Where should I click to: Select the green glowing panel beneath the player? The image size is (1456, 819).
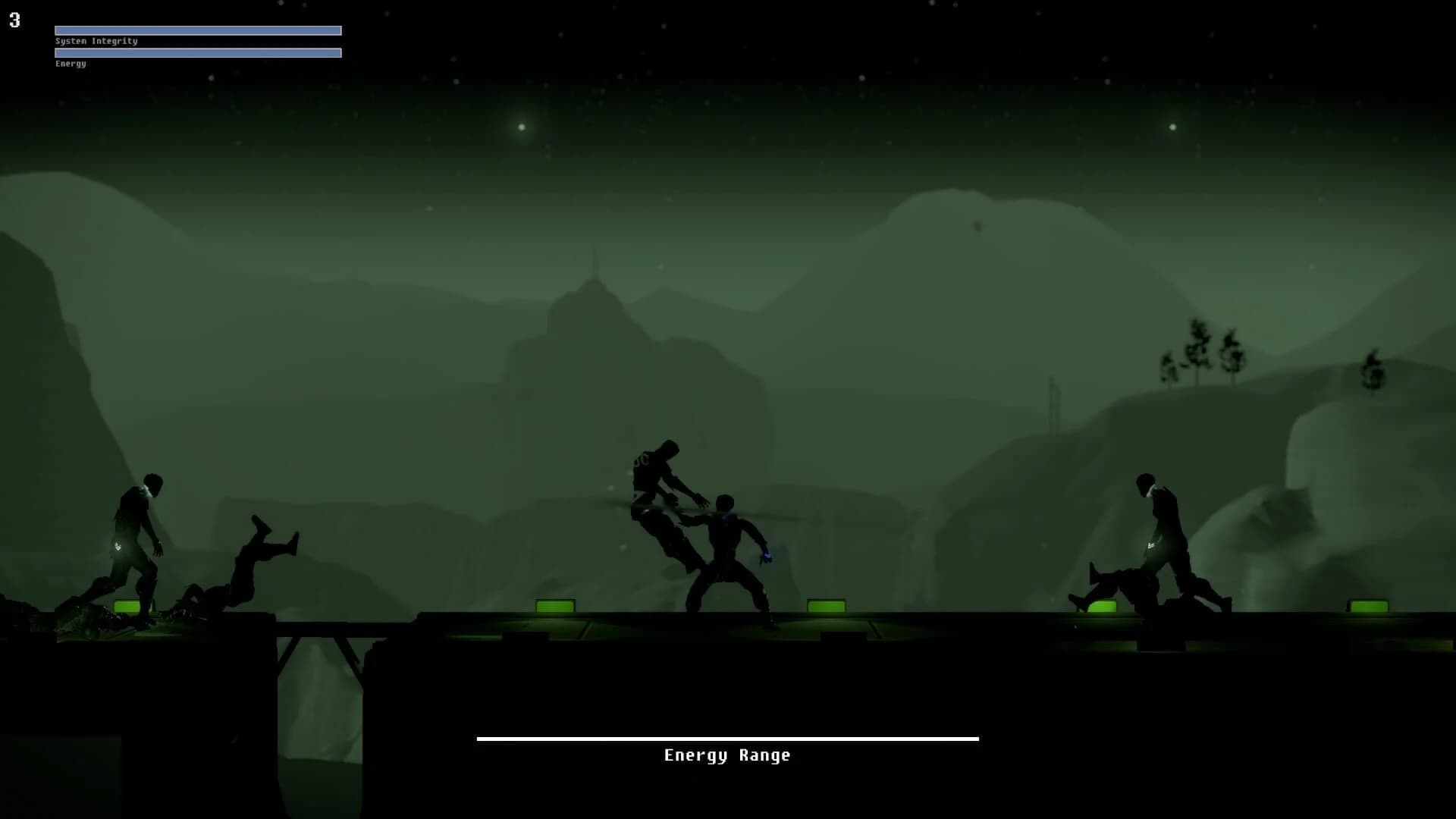pyautogui.click(x=827, y=607)
